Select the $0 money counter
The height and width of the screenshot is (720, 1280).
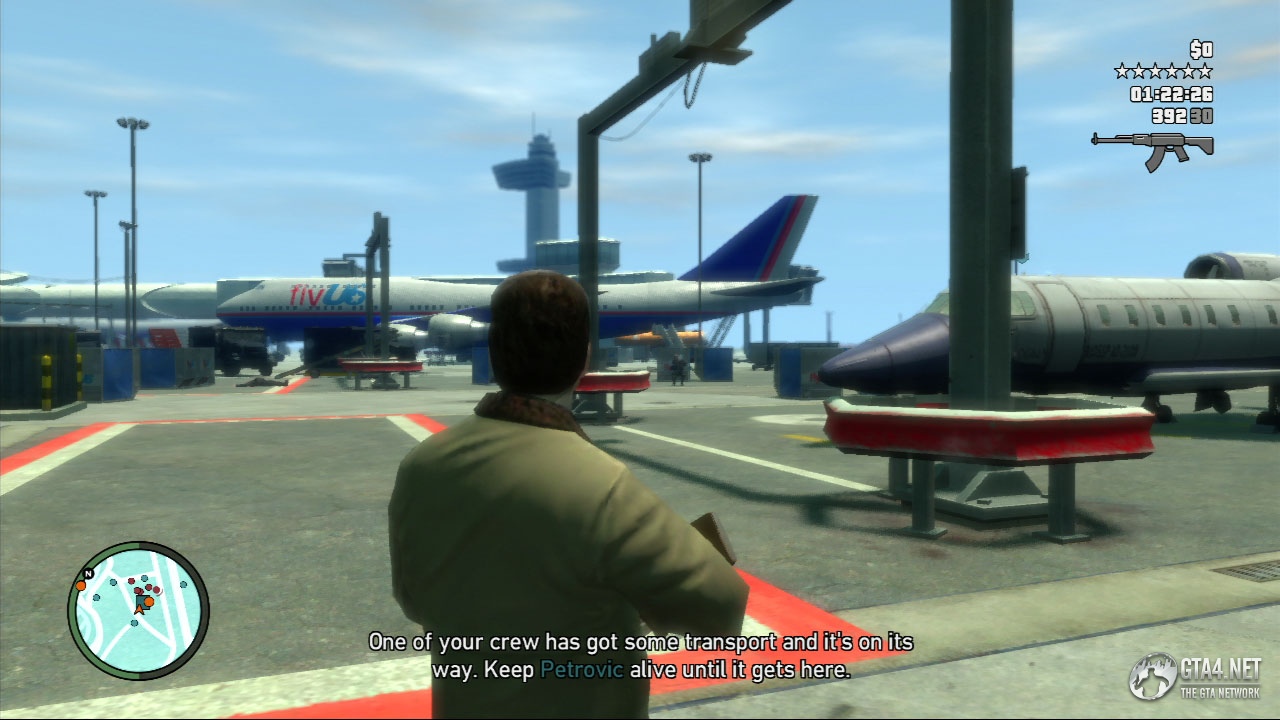(x=1201, y=49)
